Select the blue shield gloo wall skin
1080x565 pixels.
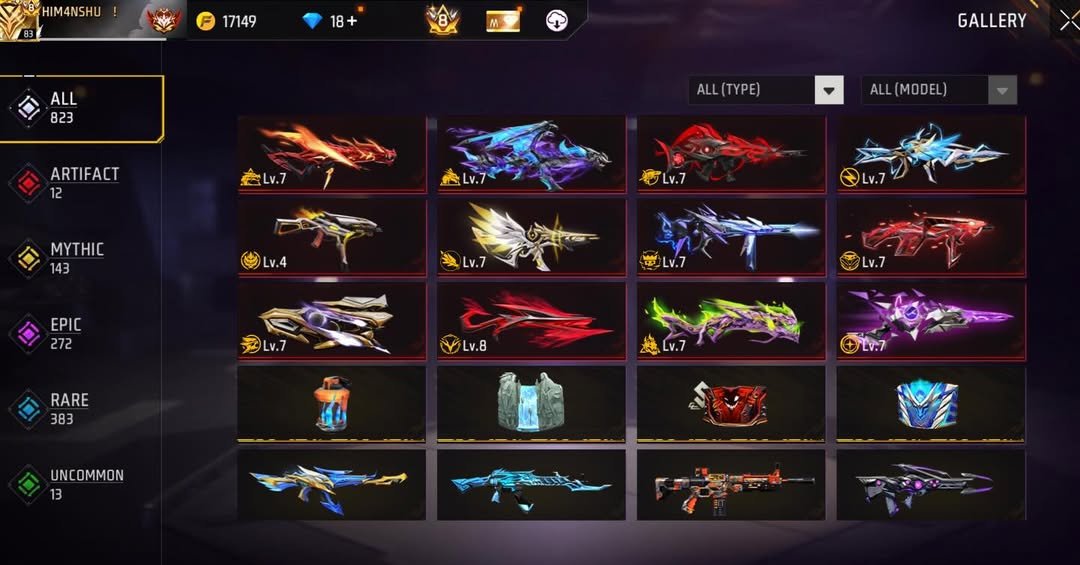[x=930, y=403]
